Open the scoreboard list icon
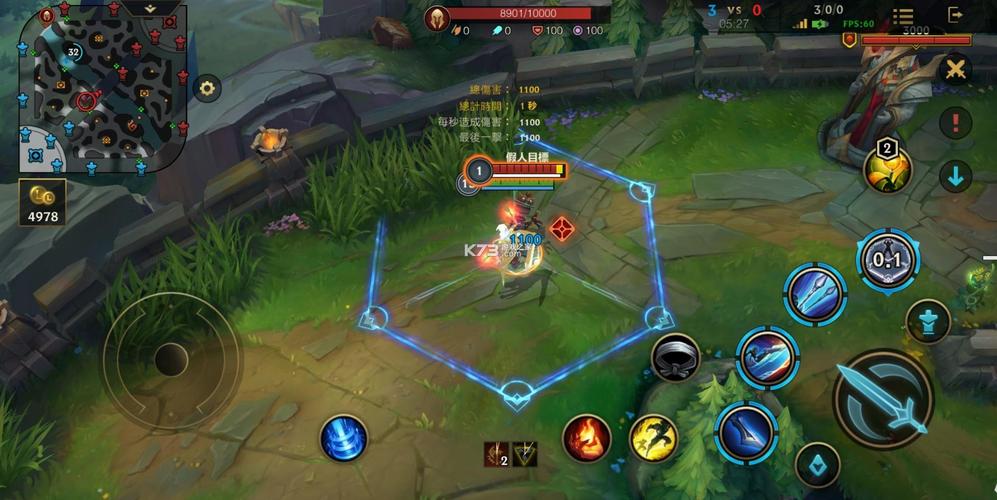This screenshot has height=500, width=997. coord(903,17)
